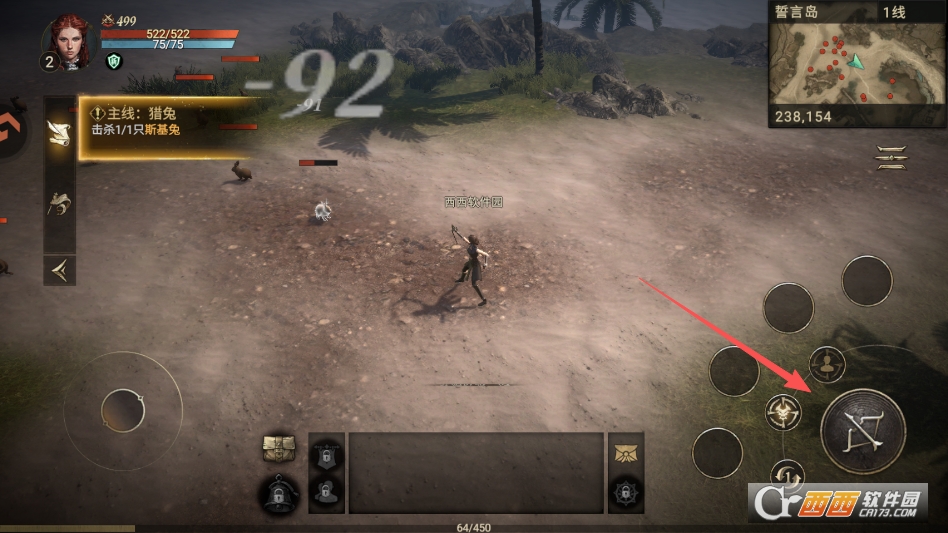Screen dimensions: 948x533
Task: Collapse the quest panel with the arrow
Action: [x=59, y=269]
